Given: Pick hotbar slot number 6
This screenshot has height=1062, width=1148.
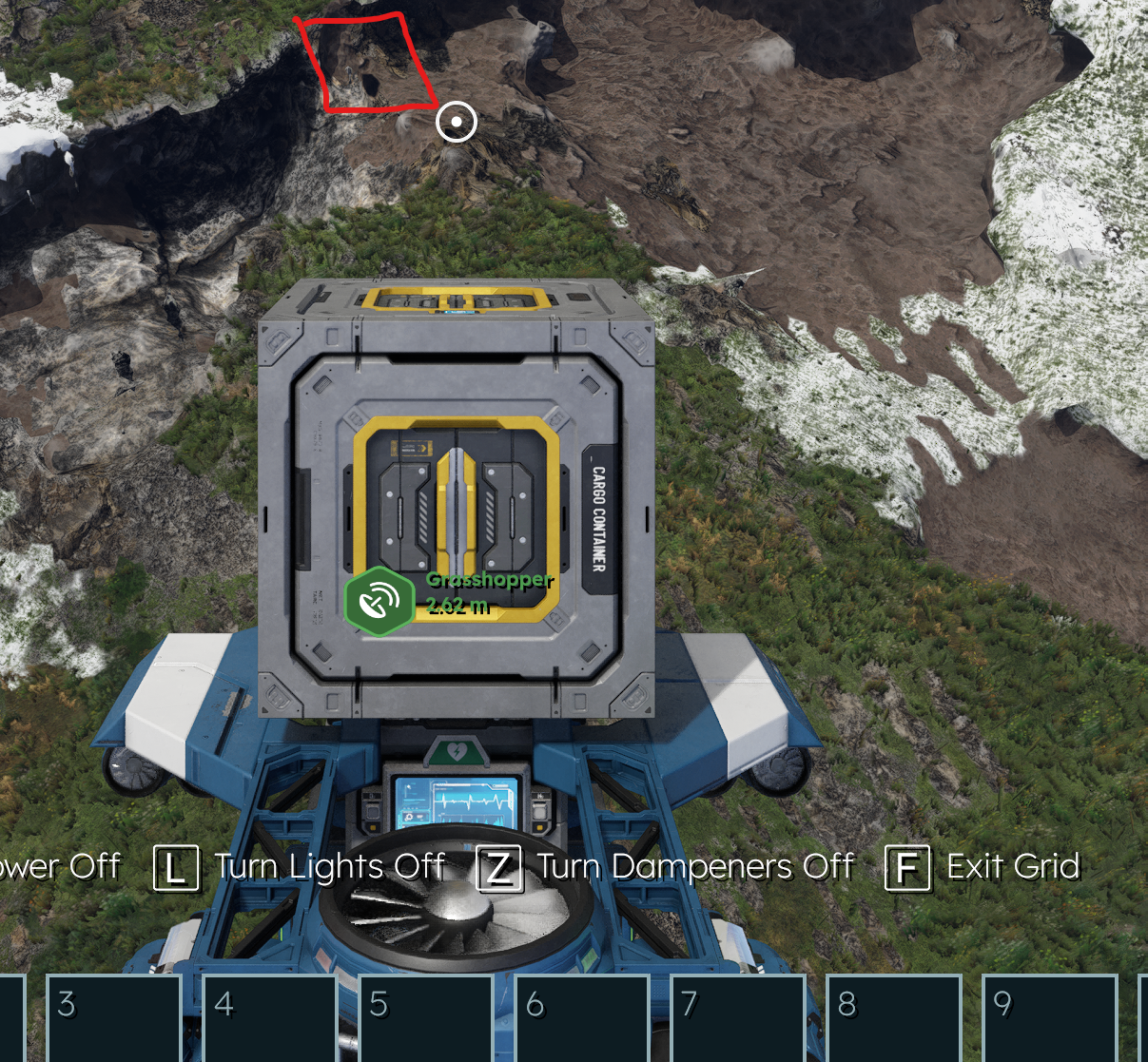Looking at the screenshot, I should [x=582, y=1018].
